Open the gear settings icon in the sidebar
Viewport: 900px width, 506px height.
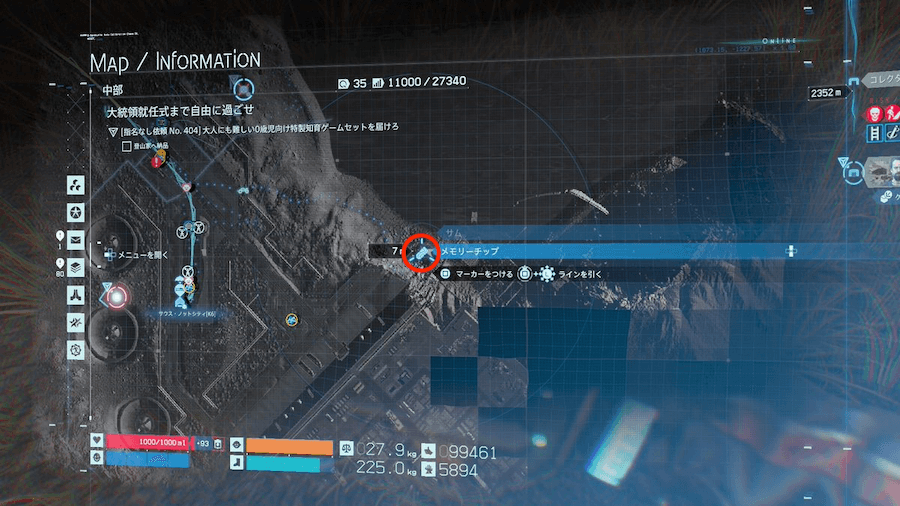pyautogui.click(x=75, y=349)
